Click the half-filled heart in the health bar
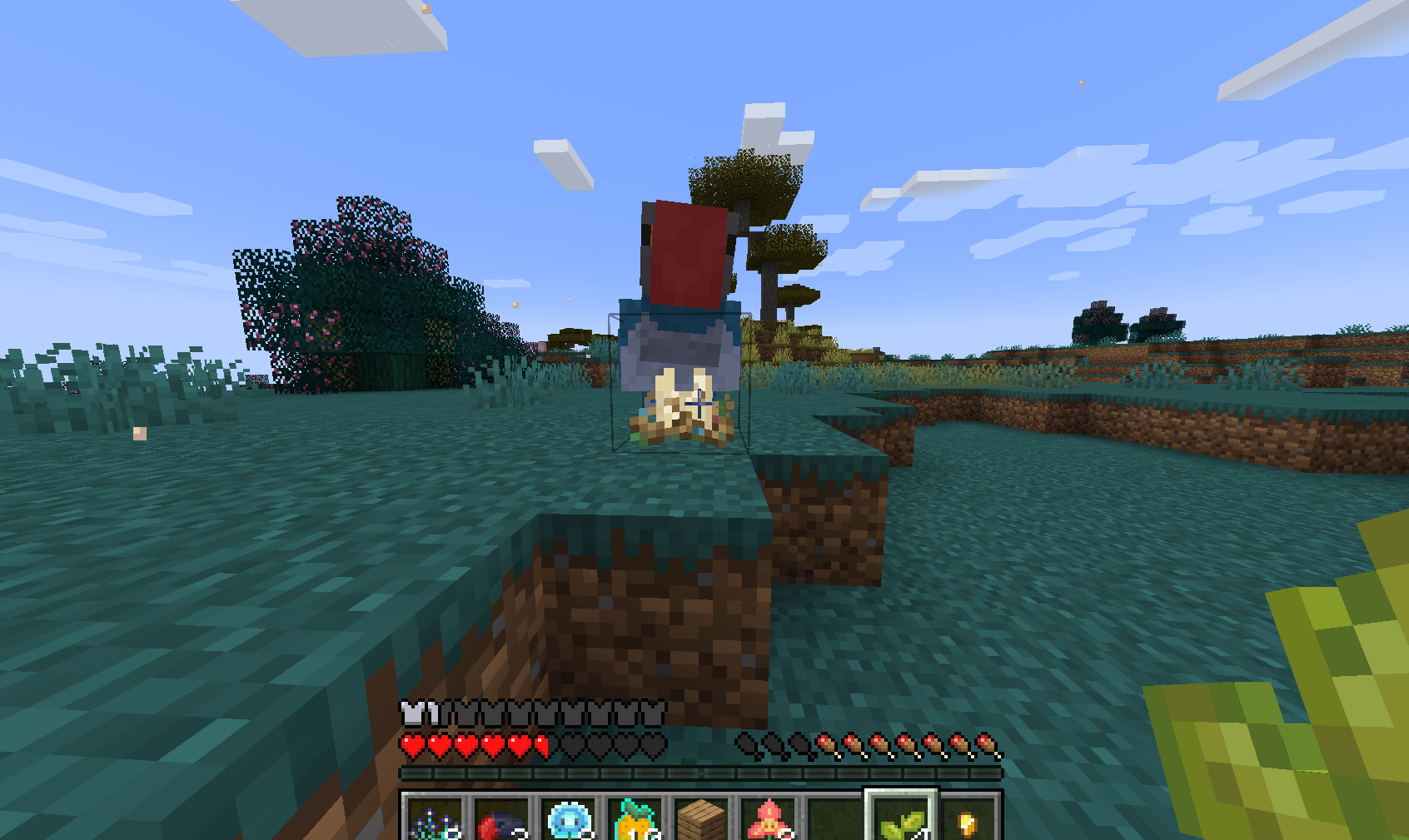Viewport: 1409px width, 840px height. click(541, 746)
